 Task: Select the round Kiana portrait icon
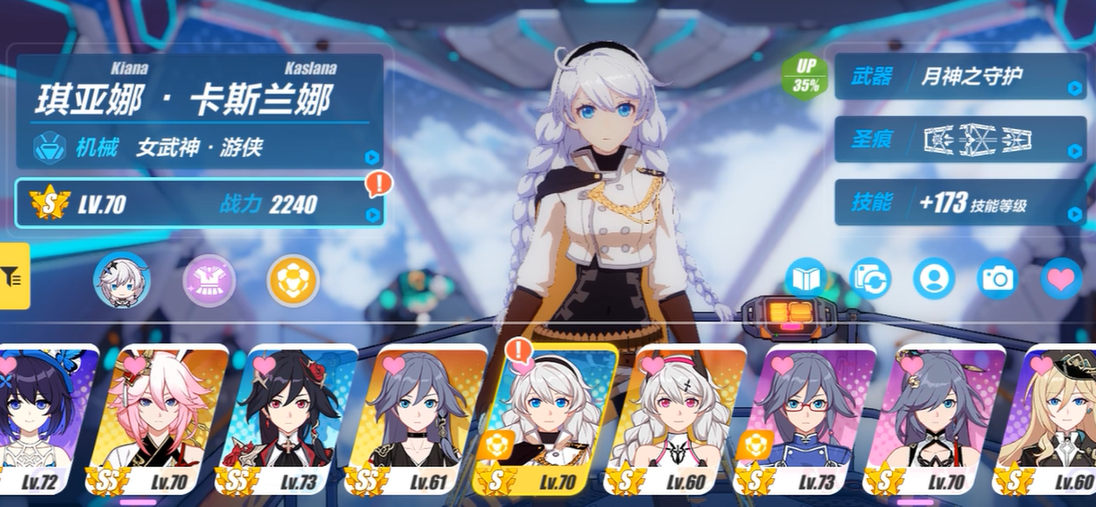[121, 281]
